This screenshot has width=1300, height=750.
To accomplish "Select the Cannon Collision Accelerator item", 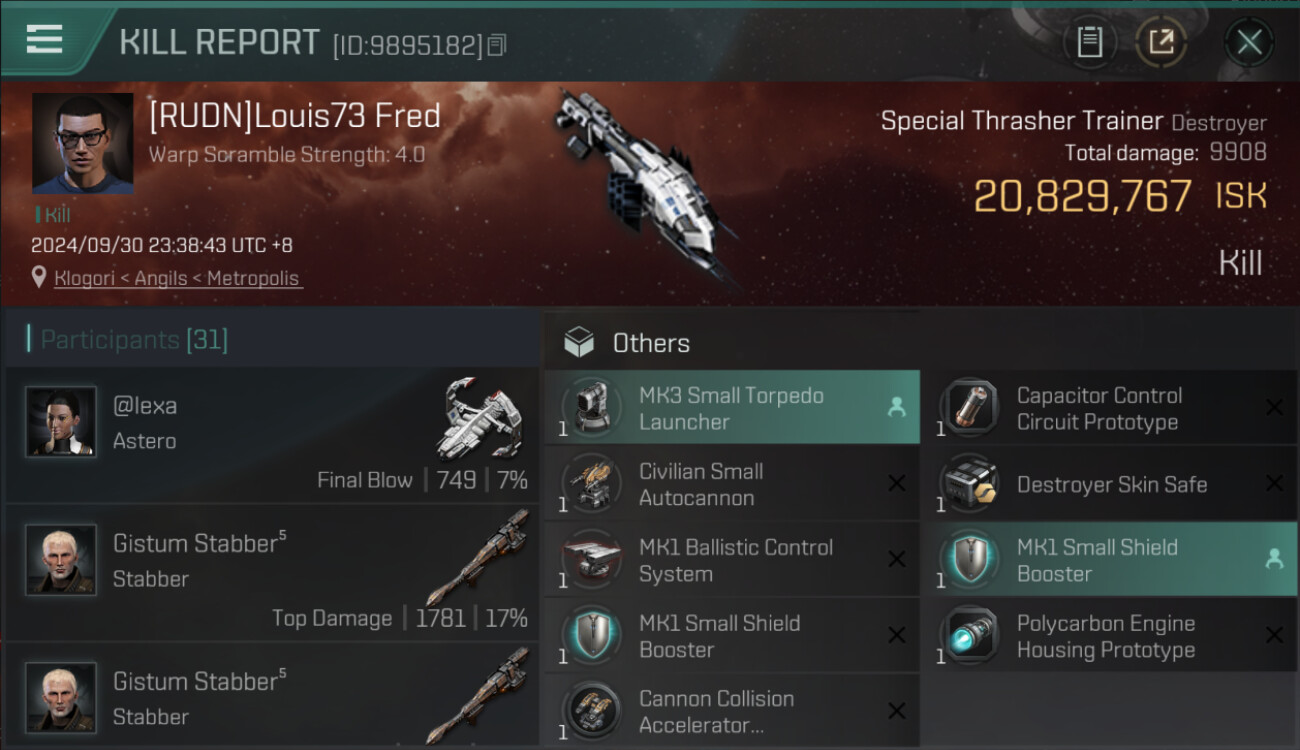I will coord(731,712).
